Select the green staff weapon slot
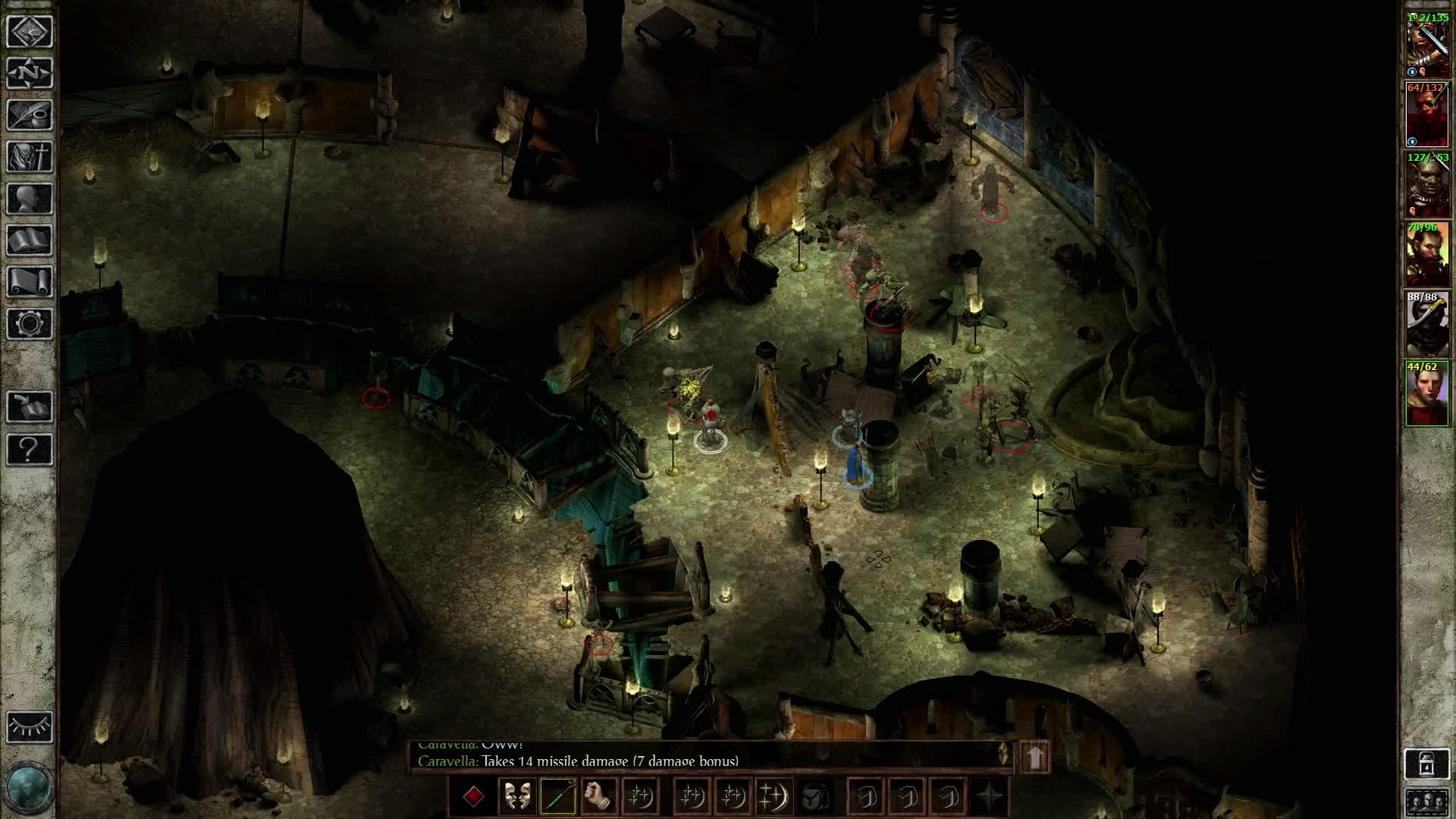The width and height of the screenshot is (1456, 819). pyautogui.click(x=557, y=796)
